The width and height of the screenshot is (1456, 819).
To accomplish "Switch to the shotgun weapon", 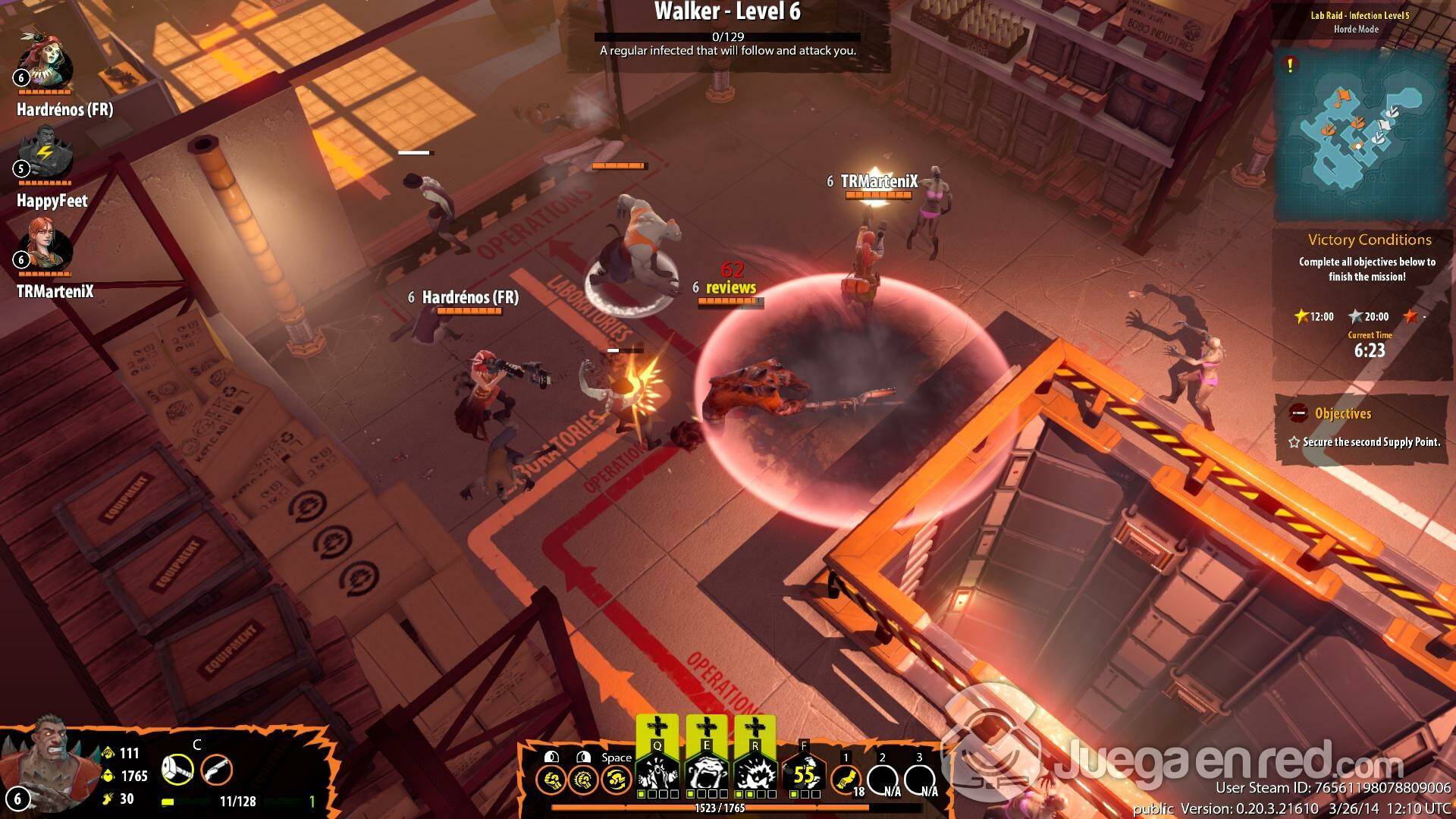I will tap(216, 770).
